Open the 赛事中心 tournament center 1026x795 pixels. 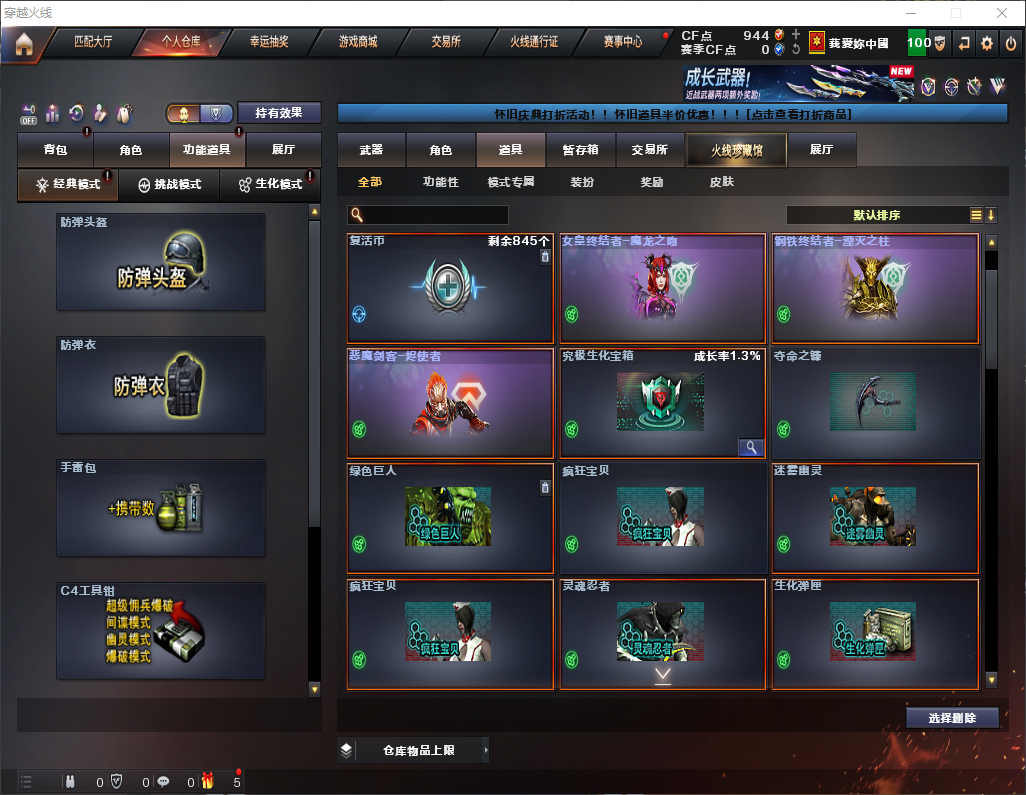[622, 43]
